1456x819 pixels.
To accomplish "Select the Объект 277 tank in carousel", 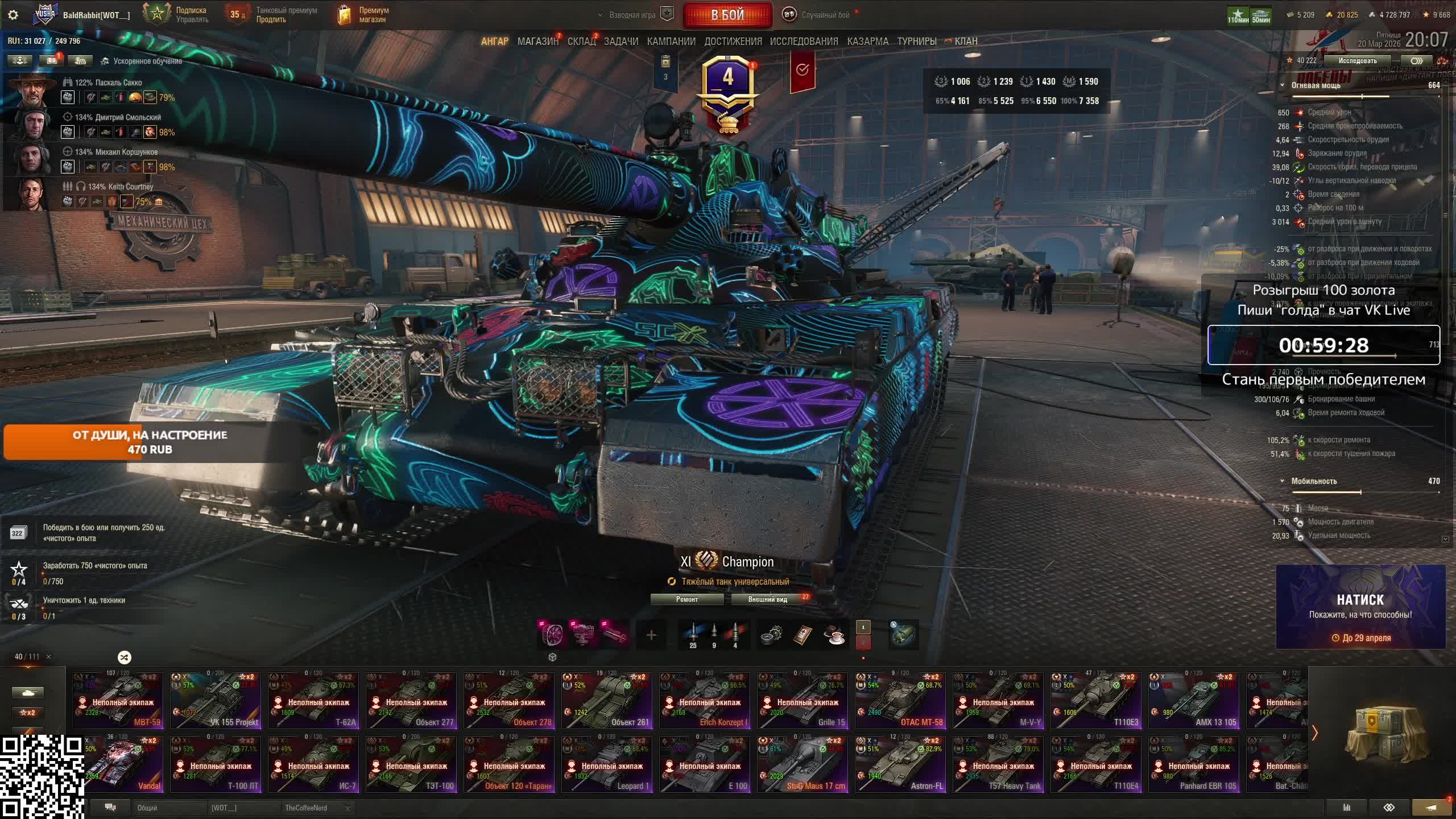I will [x=411, y=701].
